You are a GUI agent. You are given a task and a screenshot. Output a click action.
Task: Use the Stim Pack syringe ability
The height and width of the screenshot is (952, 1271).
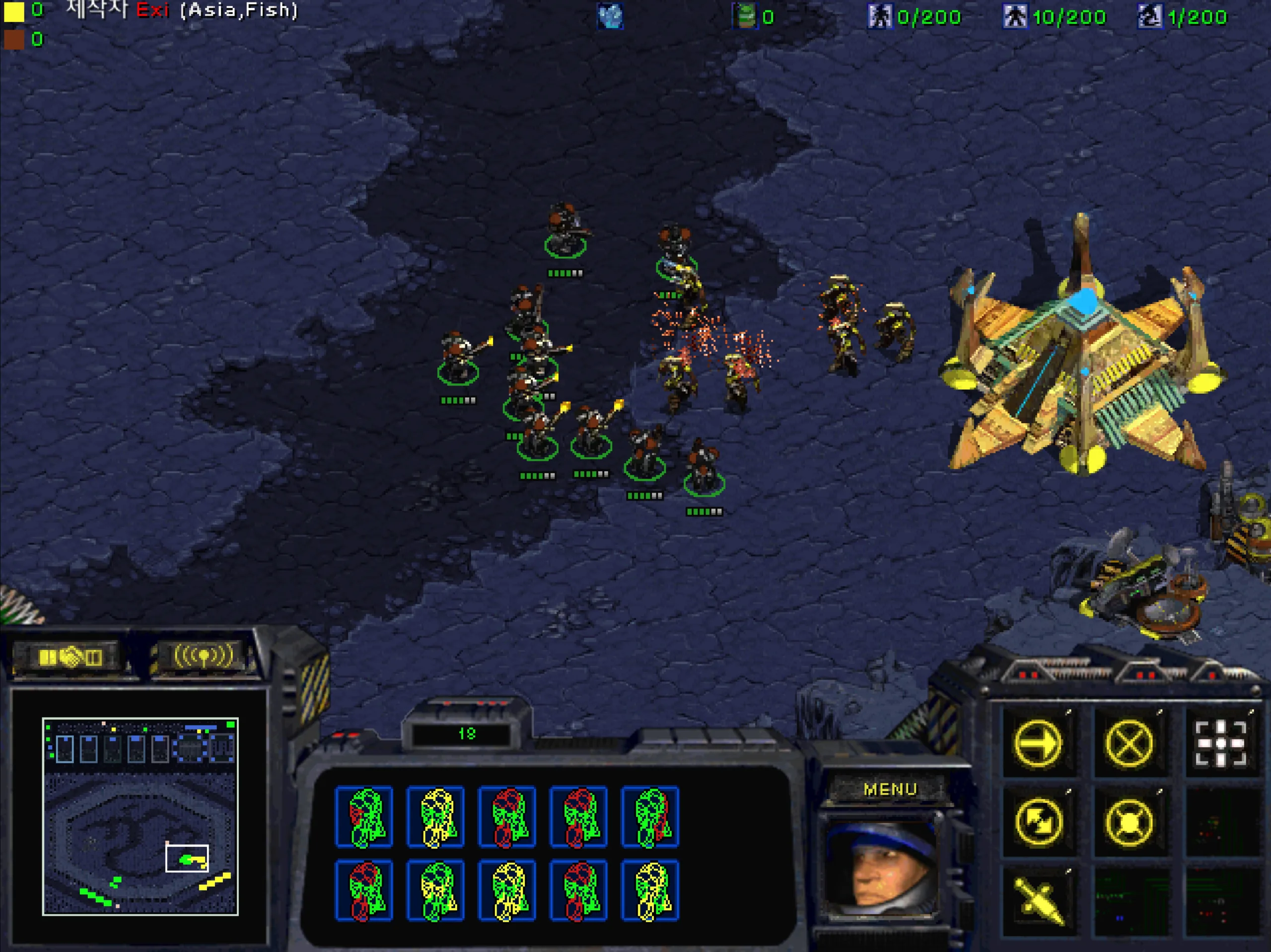pos(1038,900)
